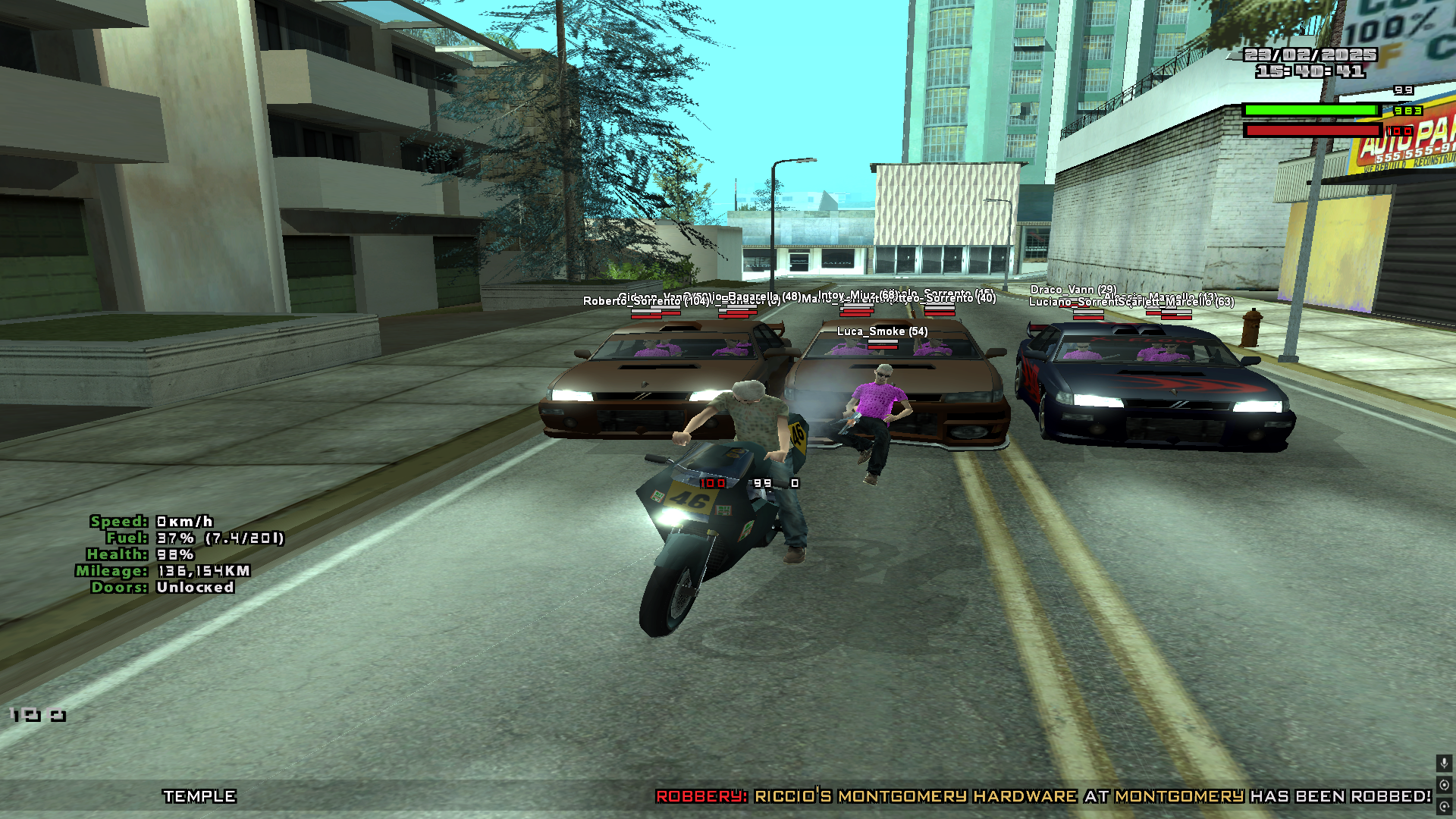Toggle the microphone overlay icon
Viewport: 1456px width, 819px height.
[x=1444, y=763]
